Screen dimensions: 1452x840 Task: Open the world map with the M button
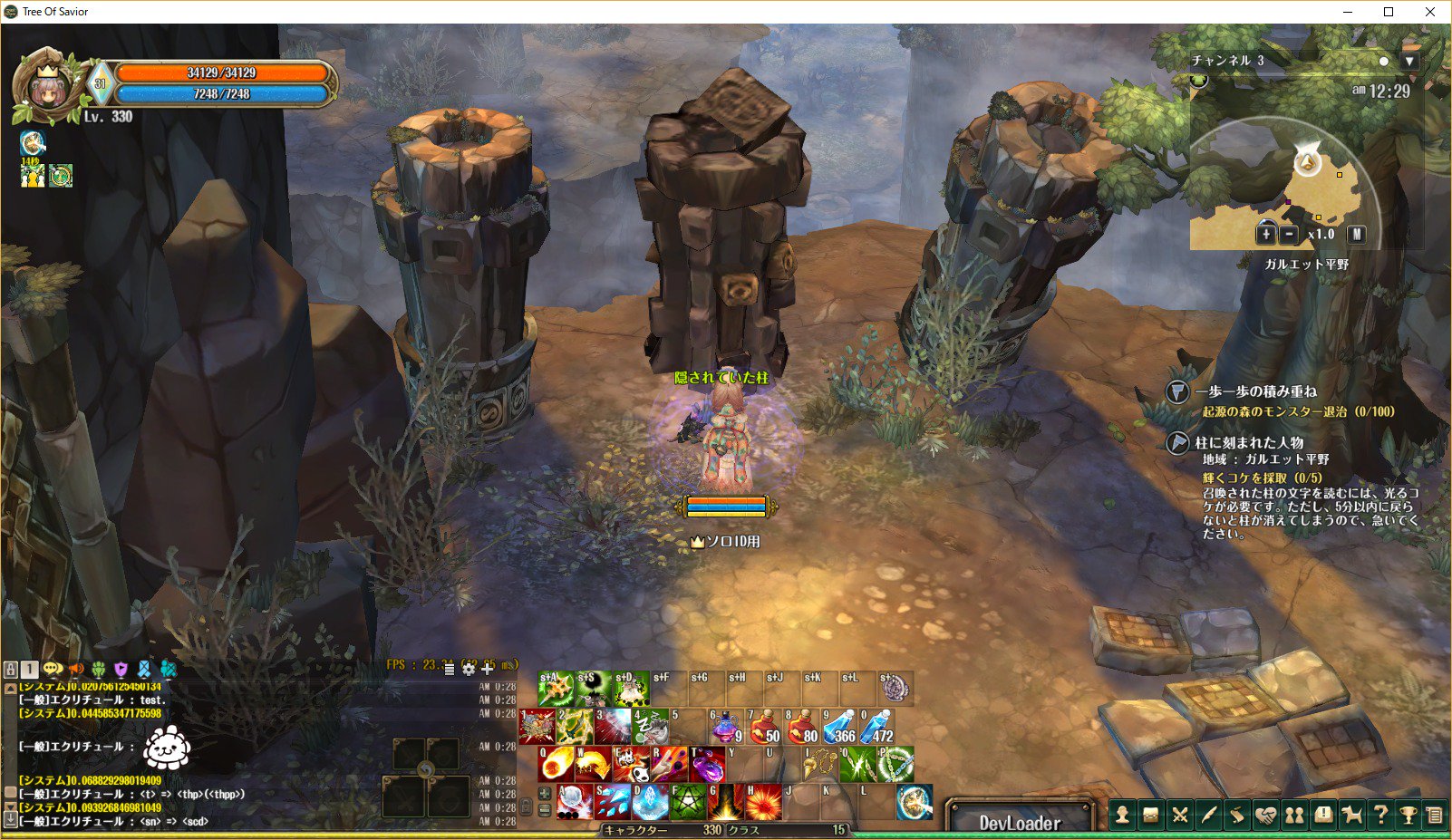point(1357,235)
